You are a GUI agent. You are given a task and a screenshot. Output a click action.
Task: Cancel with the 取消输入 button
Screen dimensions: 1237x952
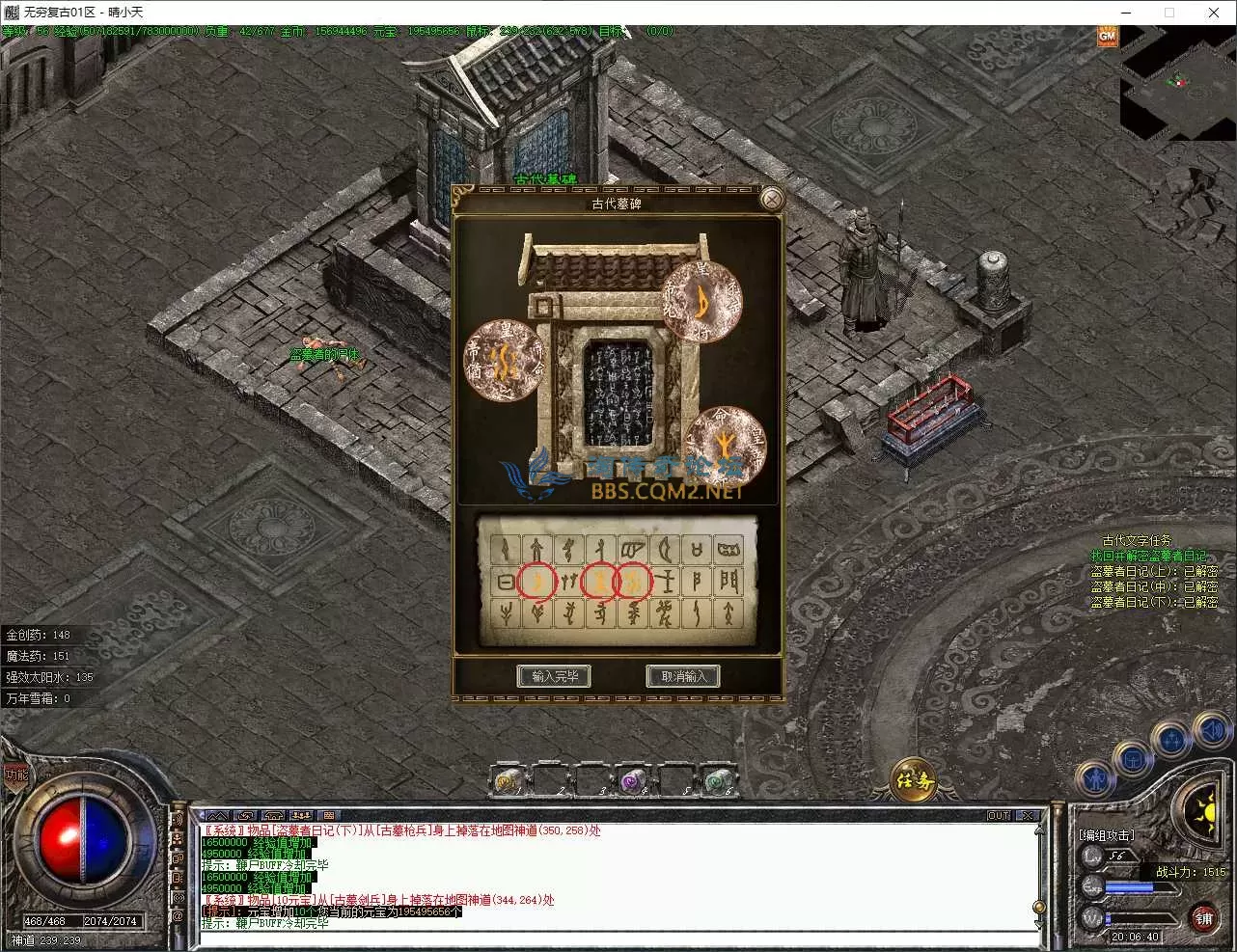(x=683, y=676)
